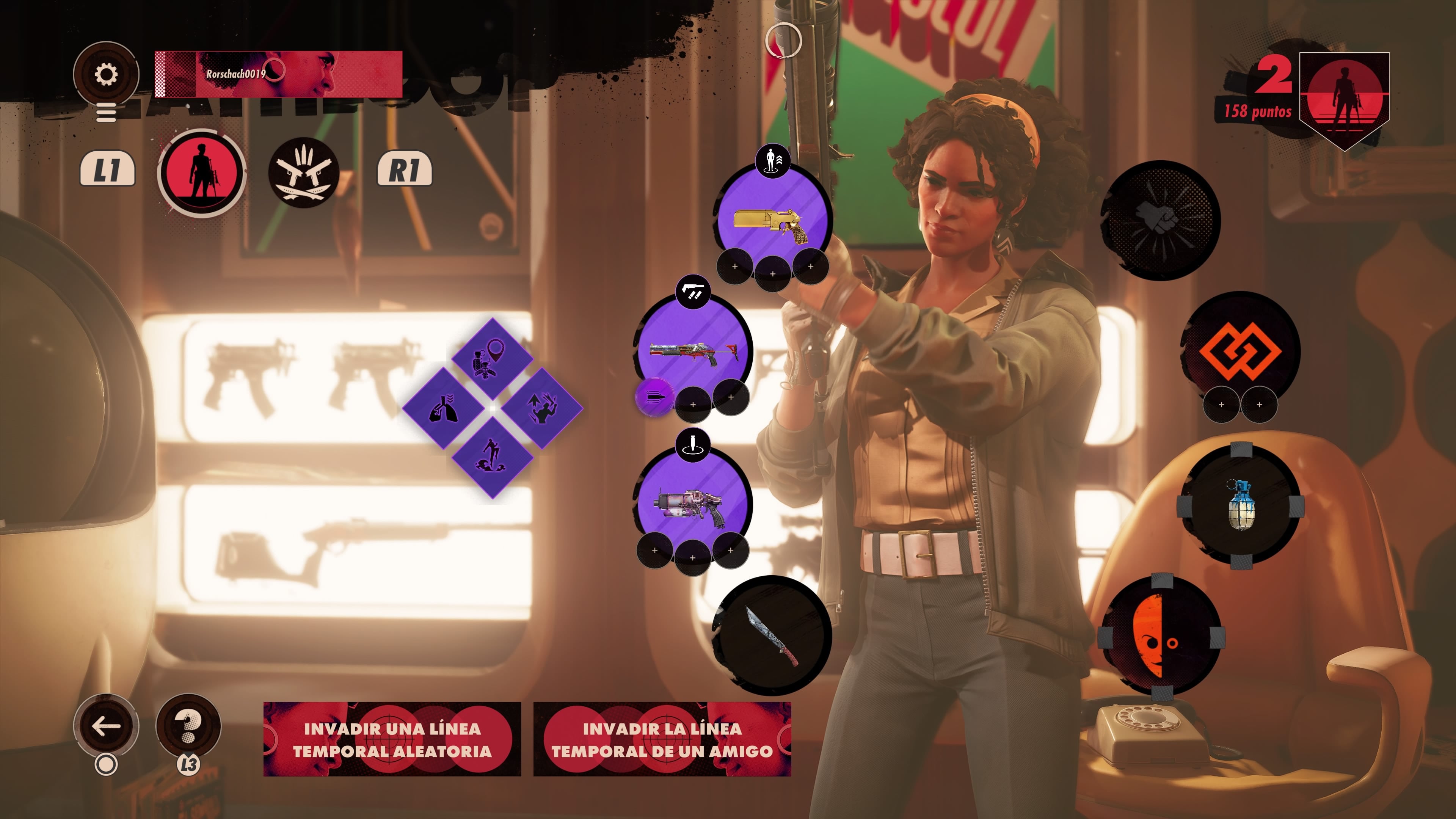Image resolution: width=1456 pixels, height=819 pixels.
Task: Select the pink heavy pistol weapon slot
Action: 693,504
